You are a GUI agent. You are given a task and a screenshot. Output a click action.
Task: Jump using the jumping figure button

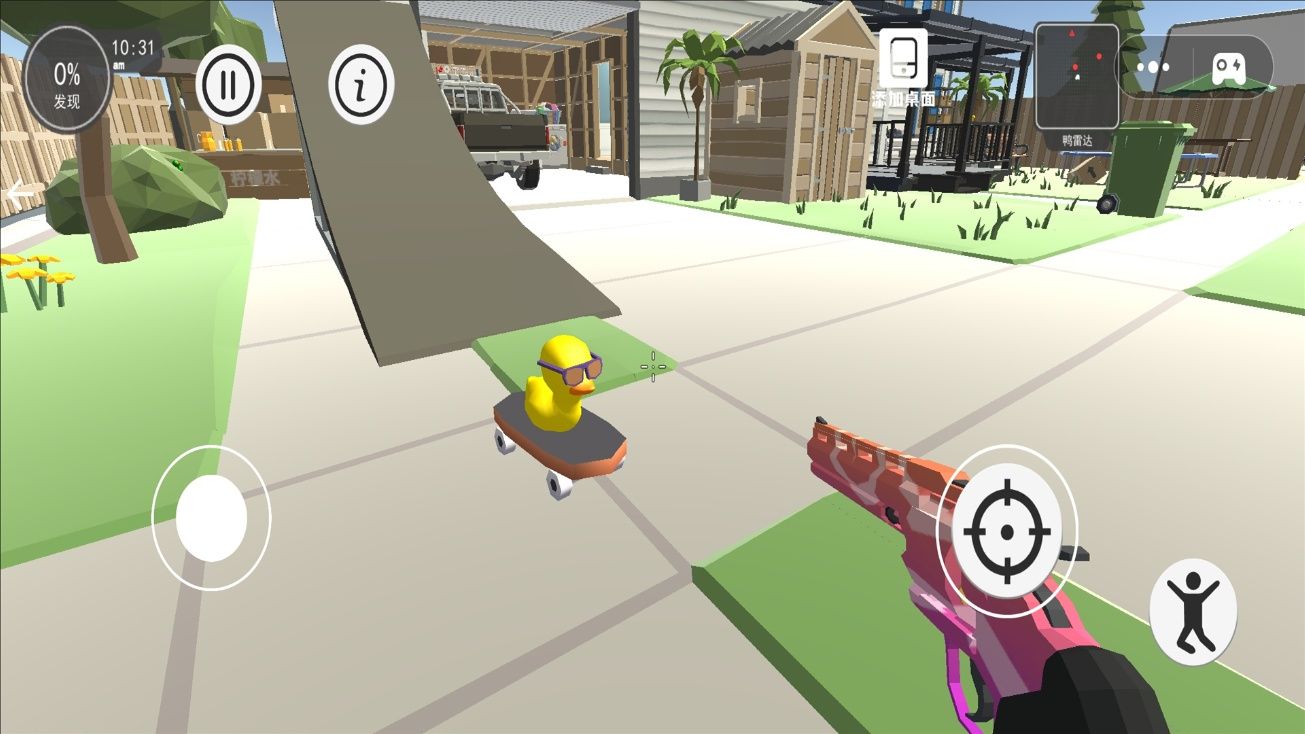pos(1192,611)
